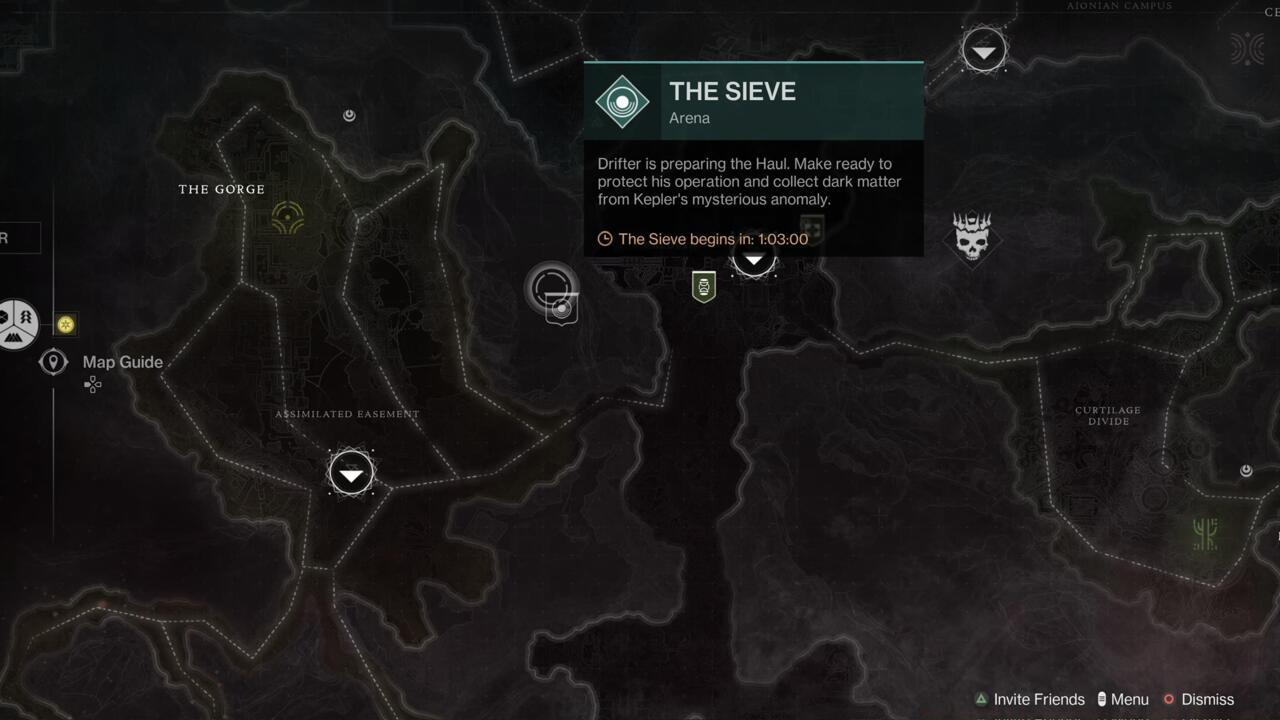Screen dimensions: 1280x720
Task: Click Invite Friends
Action: (x=1036, y=699)
